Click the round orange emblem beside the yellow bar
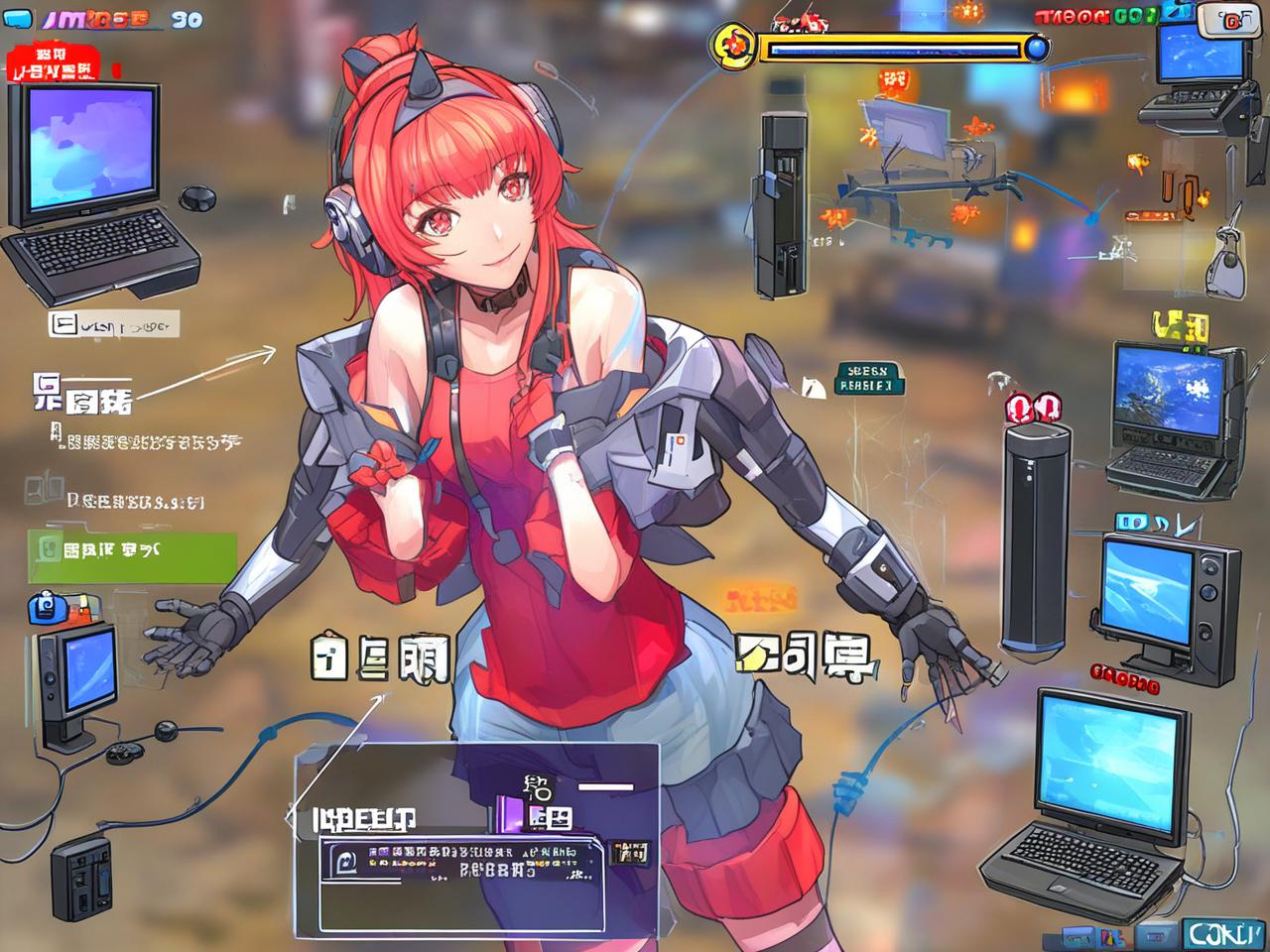This screenshot has height=952, width=1270. tap(735, 45)
